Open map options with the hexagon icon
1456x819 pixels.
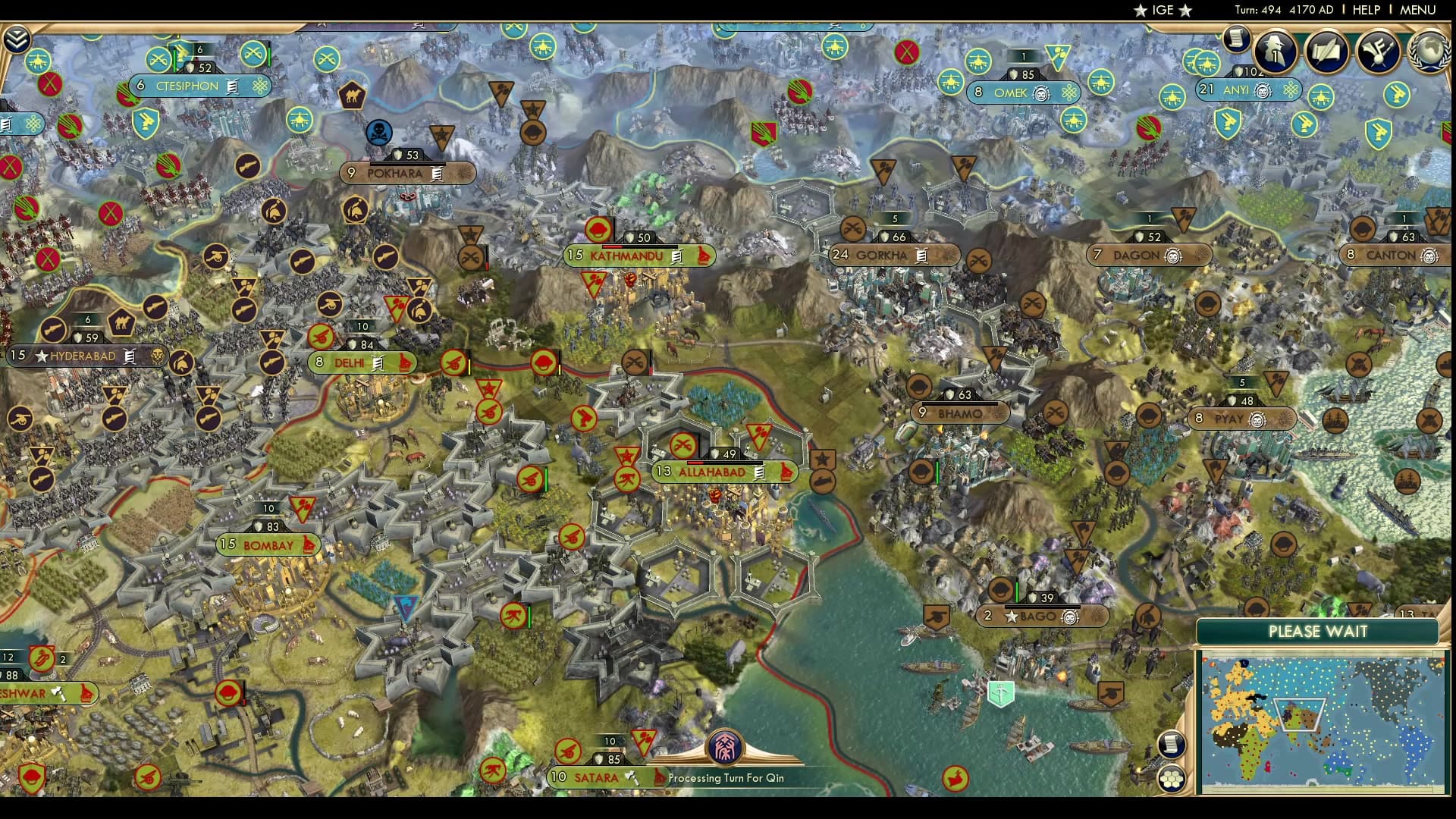(x=1170, y=779)
